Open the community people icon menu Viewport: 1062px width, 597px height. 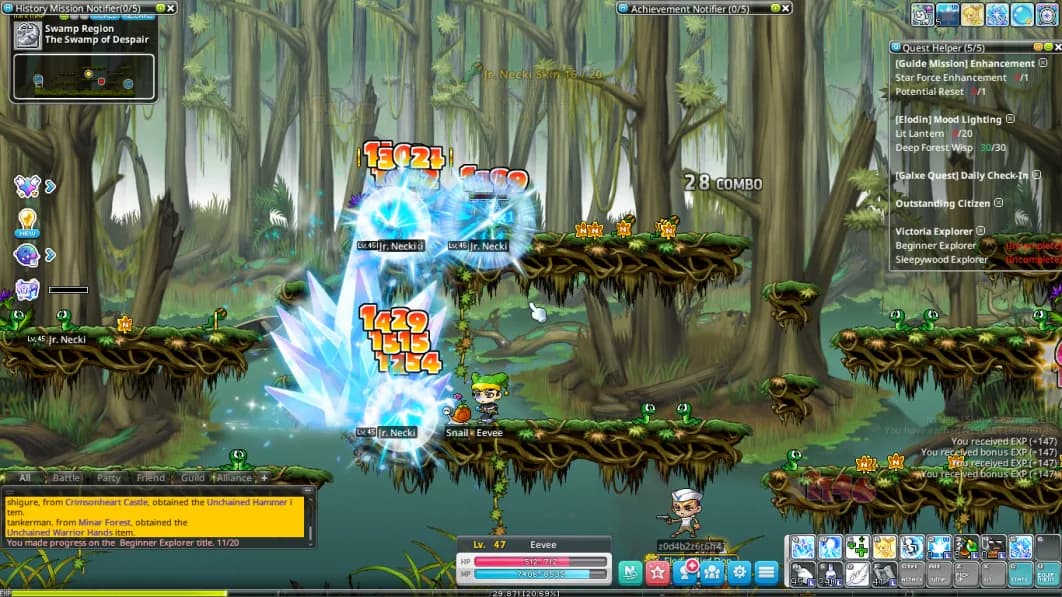712,572
